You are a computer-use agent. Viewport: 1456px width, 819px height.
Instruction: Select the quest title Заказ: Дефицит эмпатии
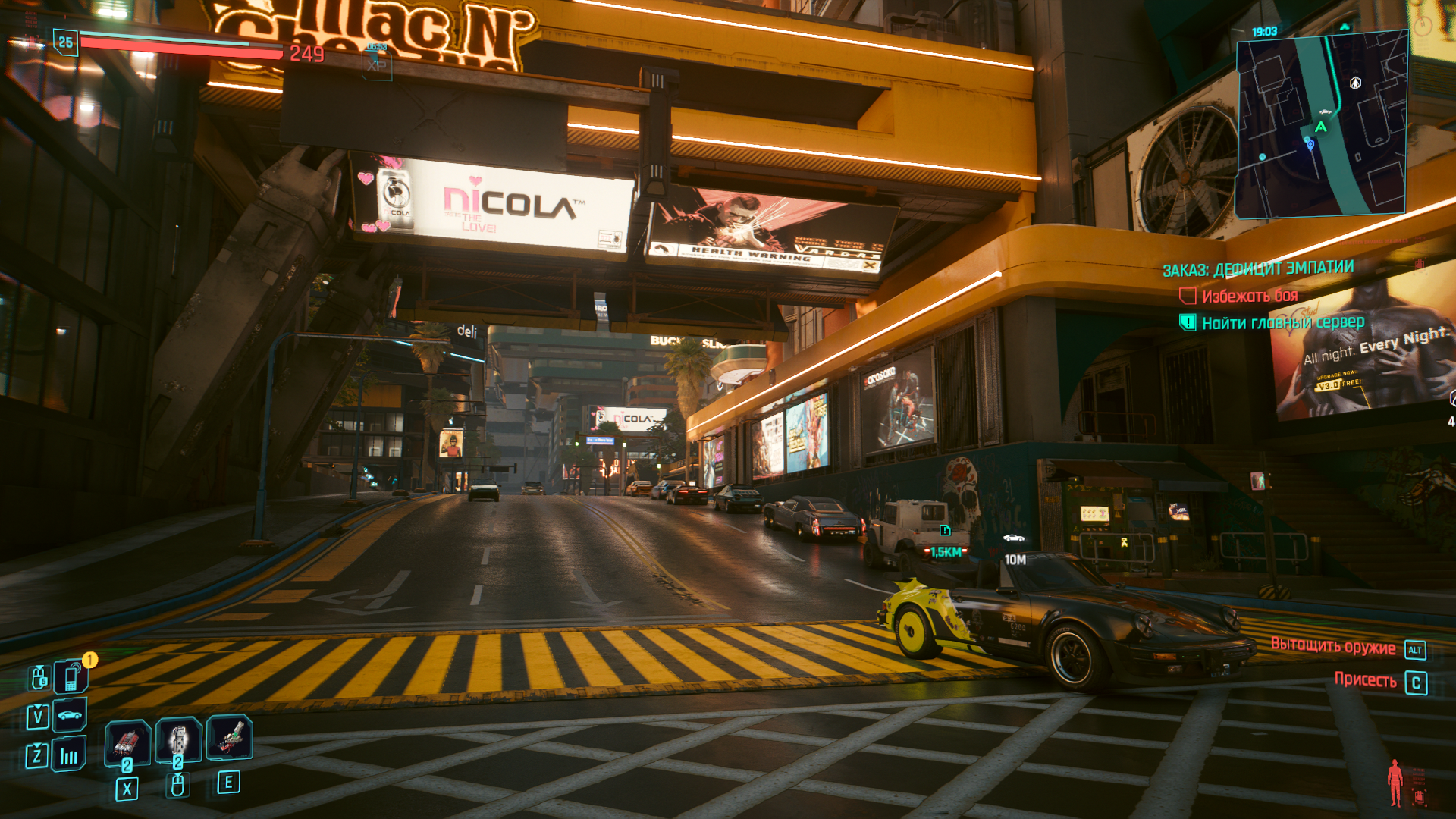point(1258,269)
